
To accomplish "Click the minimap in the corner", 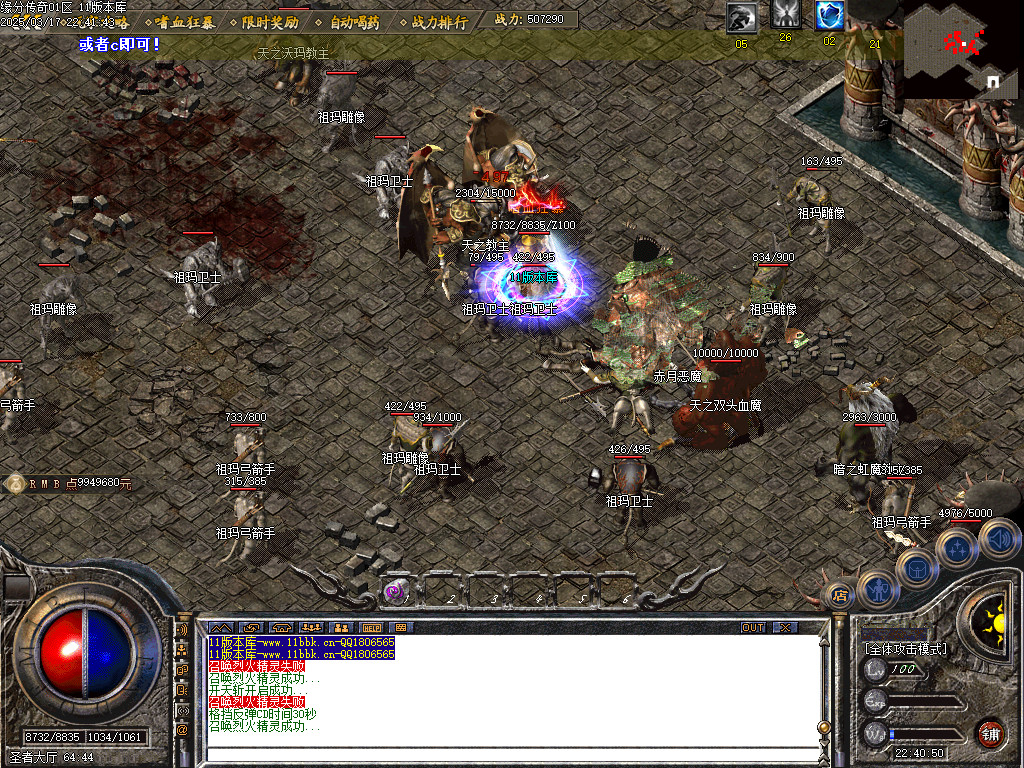I will 962,49.
